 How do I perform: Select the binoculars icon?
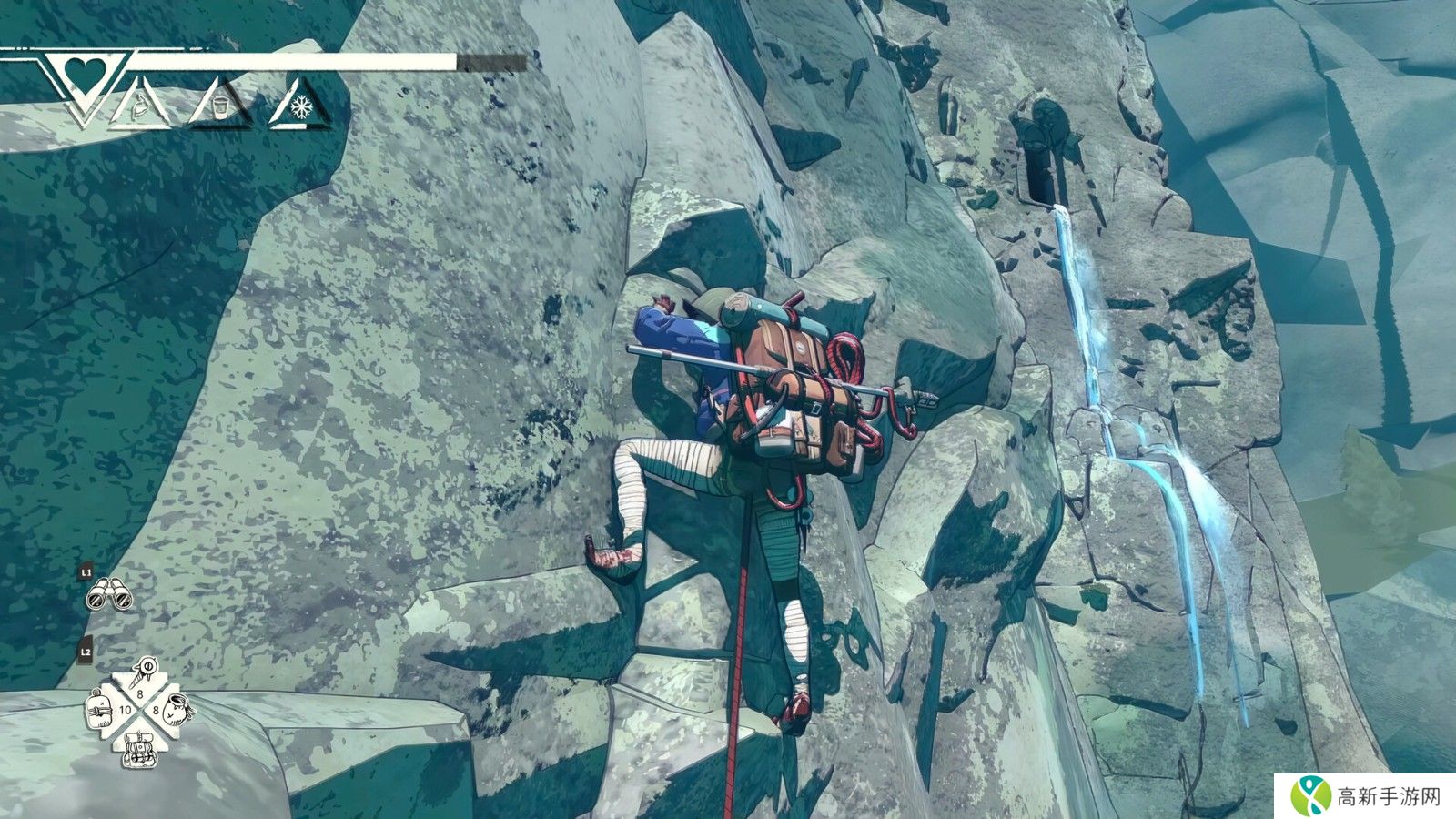[109, 594]
